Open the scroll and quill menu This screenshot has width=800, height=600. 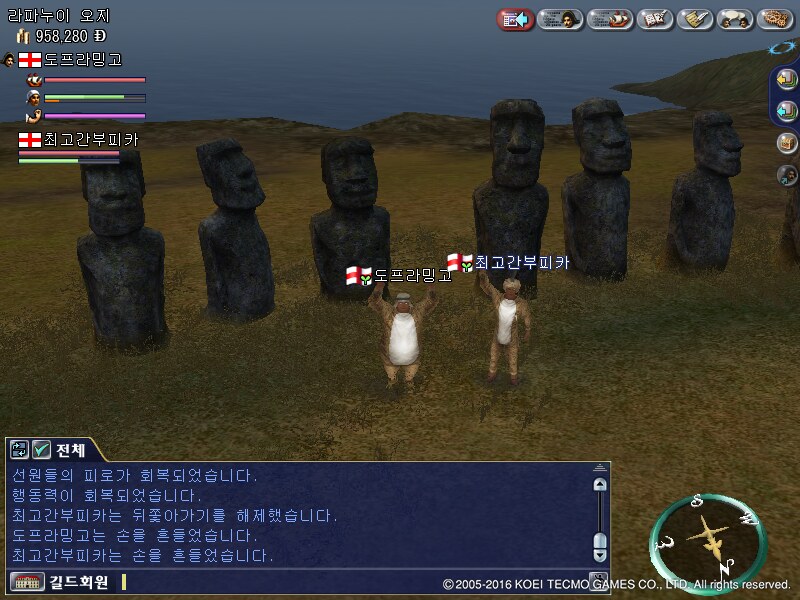[x=695, y=19]
